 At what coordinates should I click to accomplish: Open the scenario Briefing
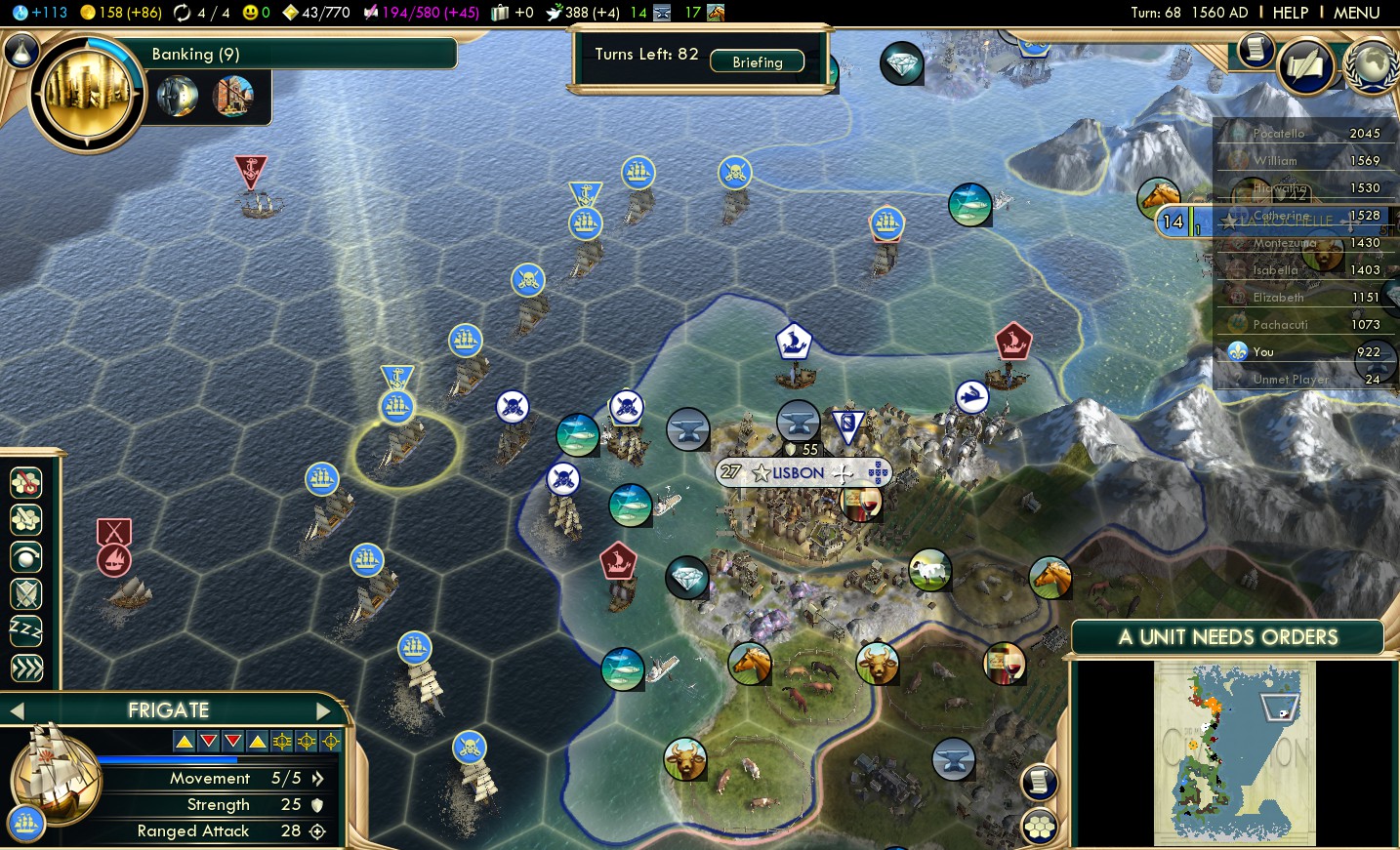757,61
